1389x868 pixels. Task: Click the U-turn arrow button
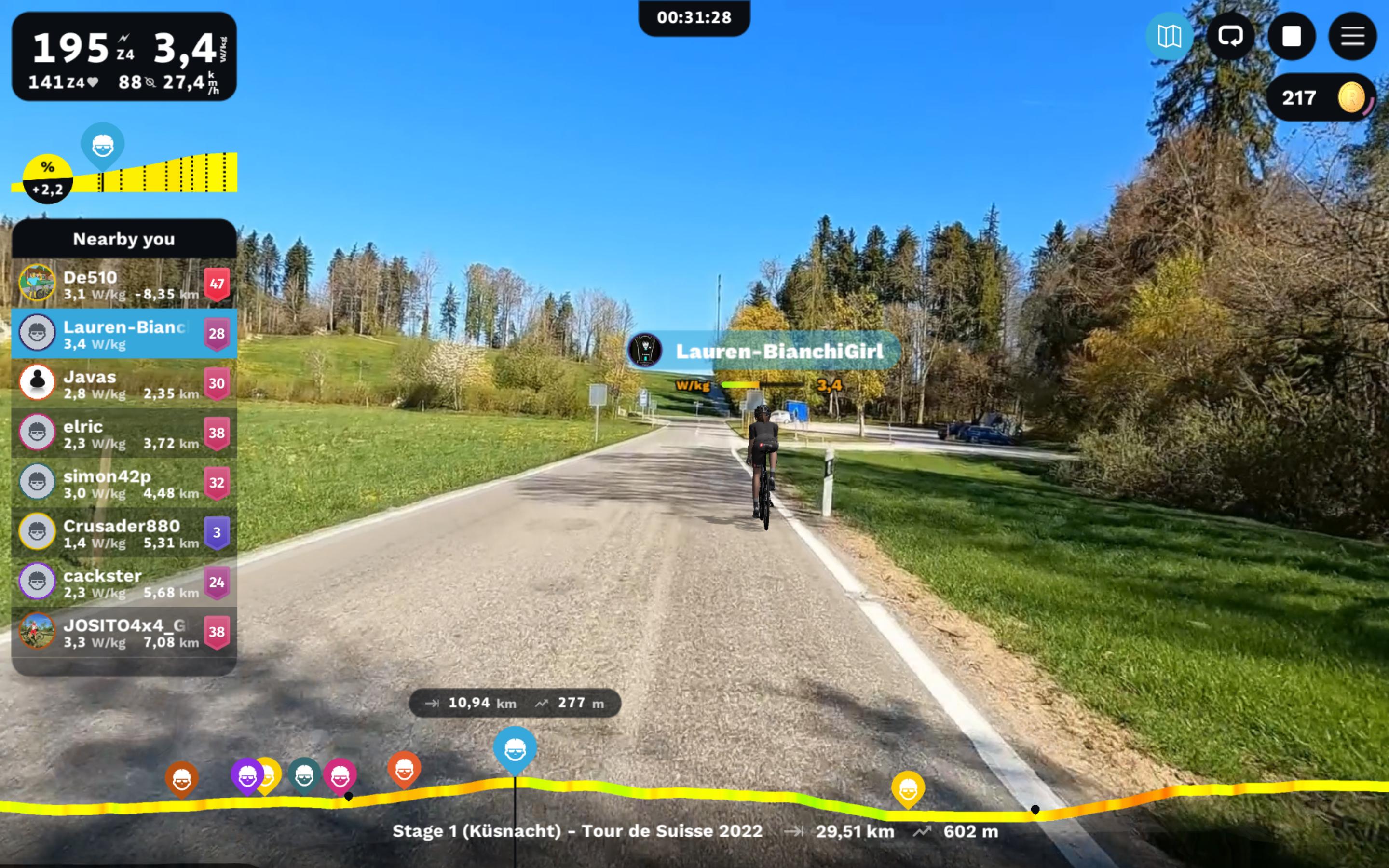point(1230,37)
